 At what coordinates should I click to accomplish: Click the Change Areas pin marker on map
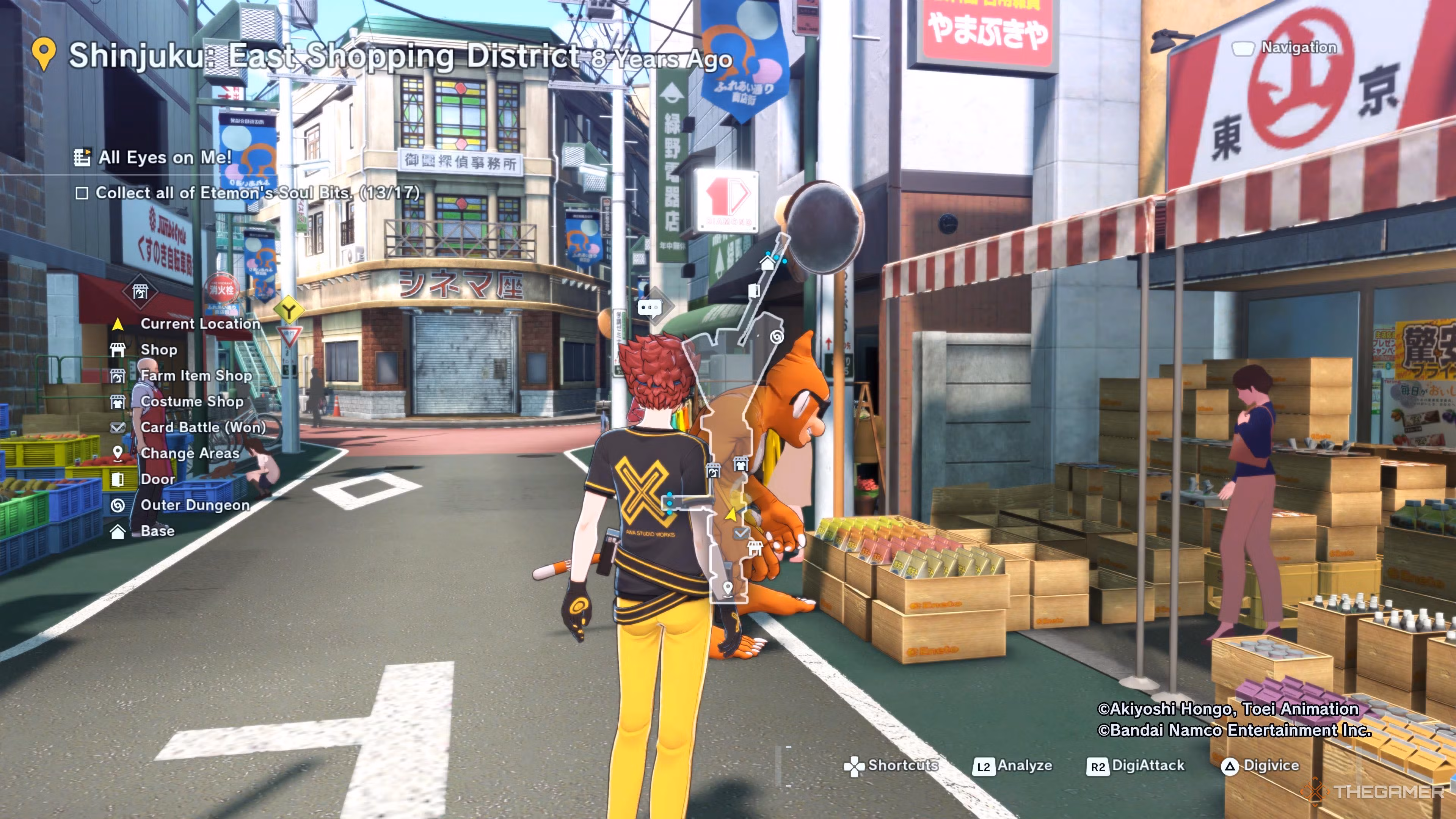(x=728, y=588)
